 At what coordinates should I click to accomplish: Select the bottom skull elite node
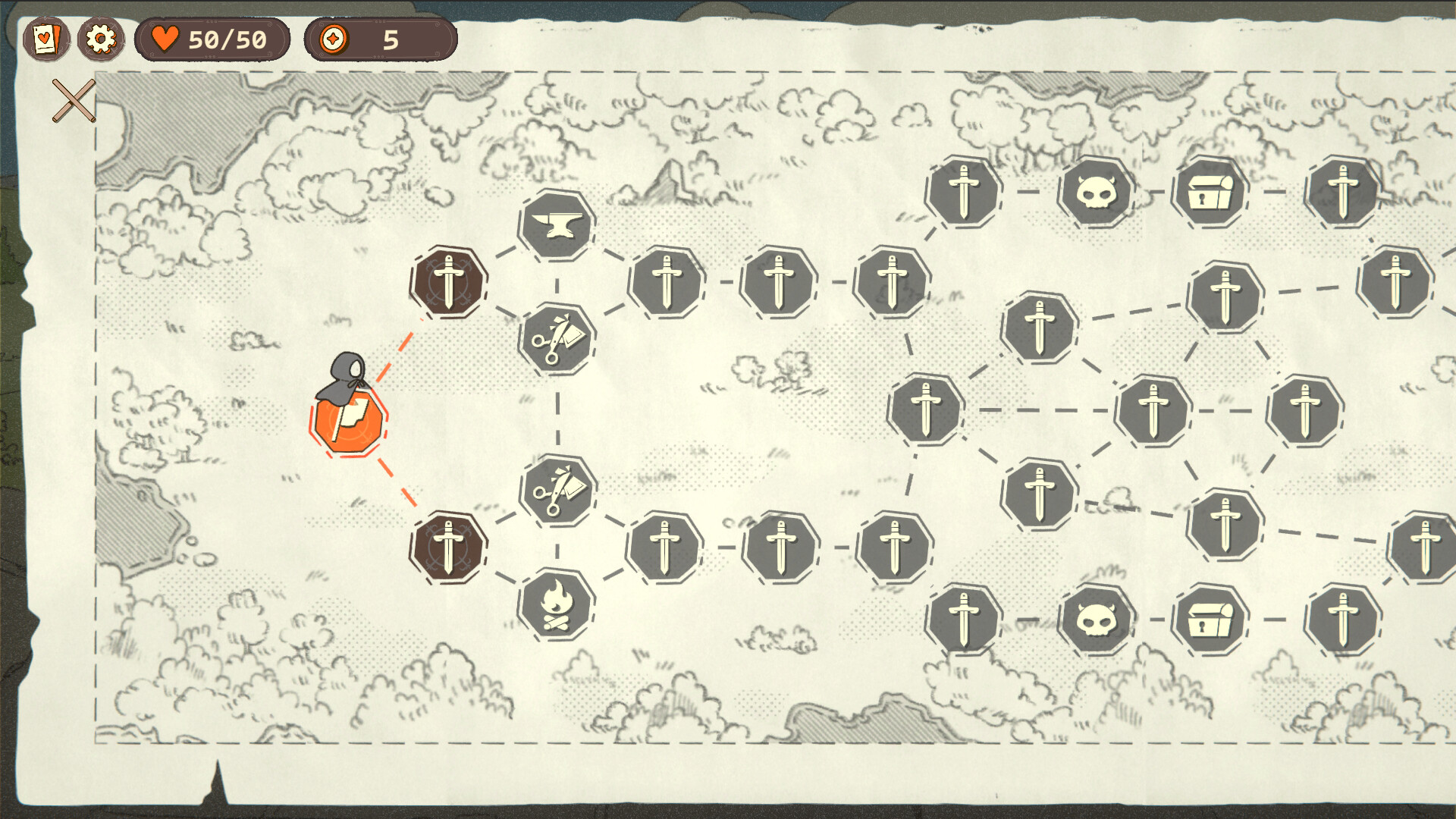(x=1099, y=620)
